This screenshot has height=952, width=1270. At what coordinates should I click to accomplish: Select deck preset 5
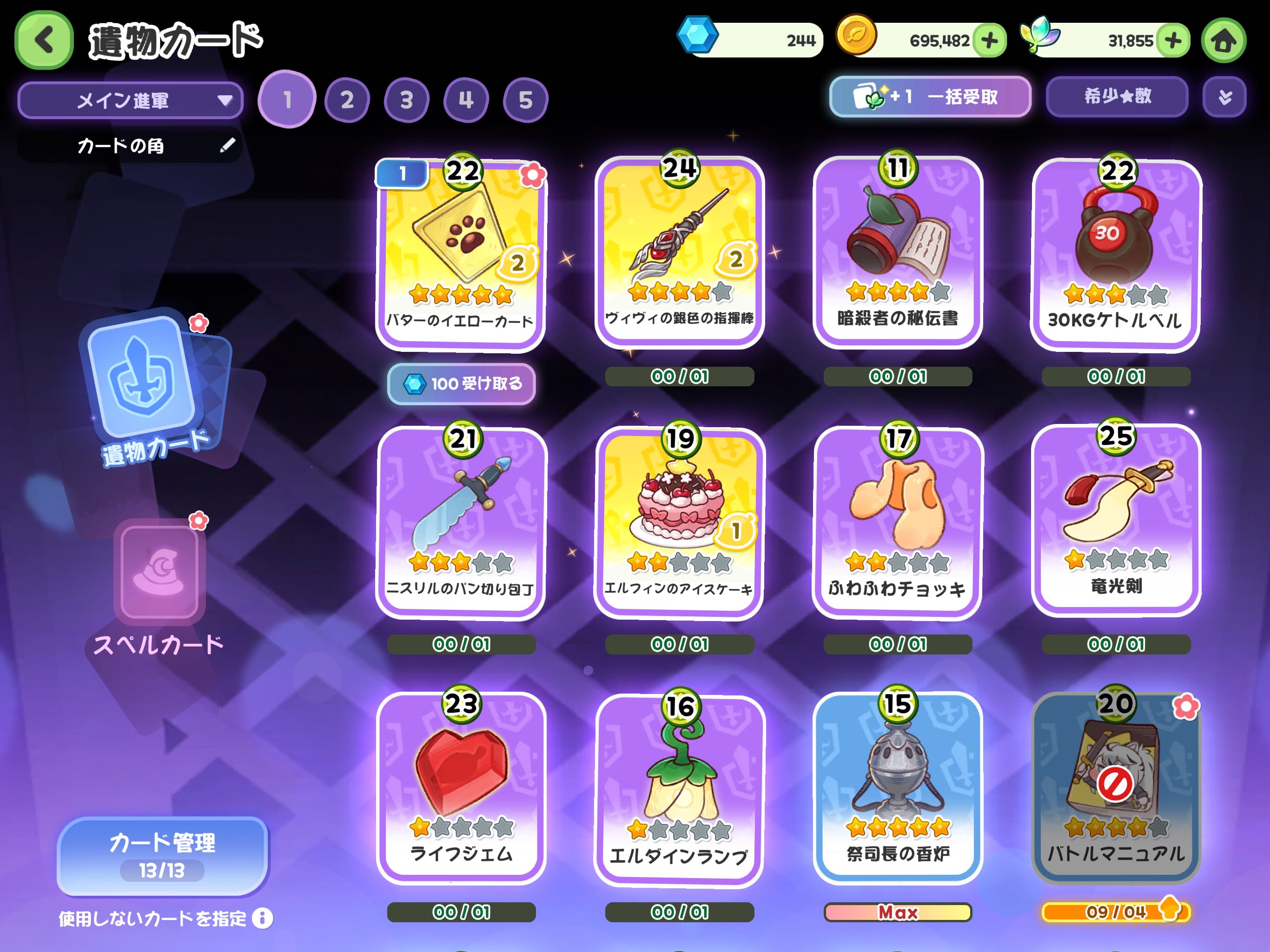pos(525,100)
